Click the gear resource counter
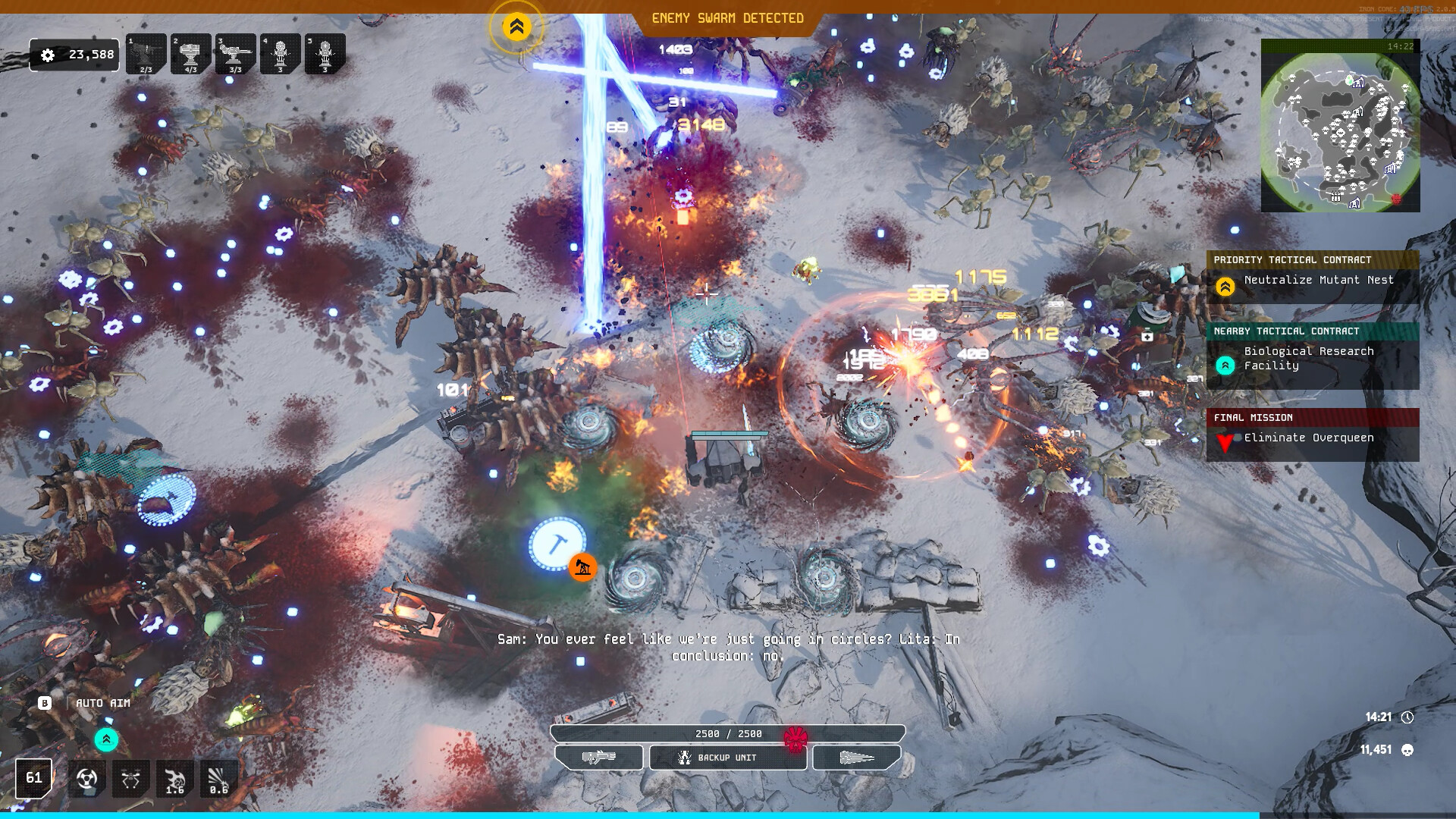Screen dimensions: 1456x819 pos(74,55)
